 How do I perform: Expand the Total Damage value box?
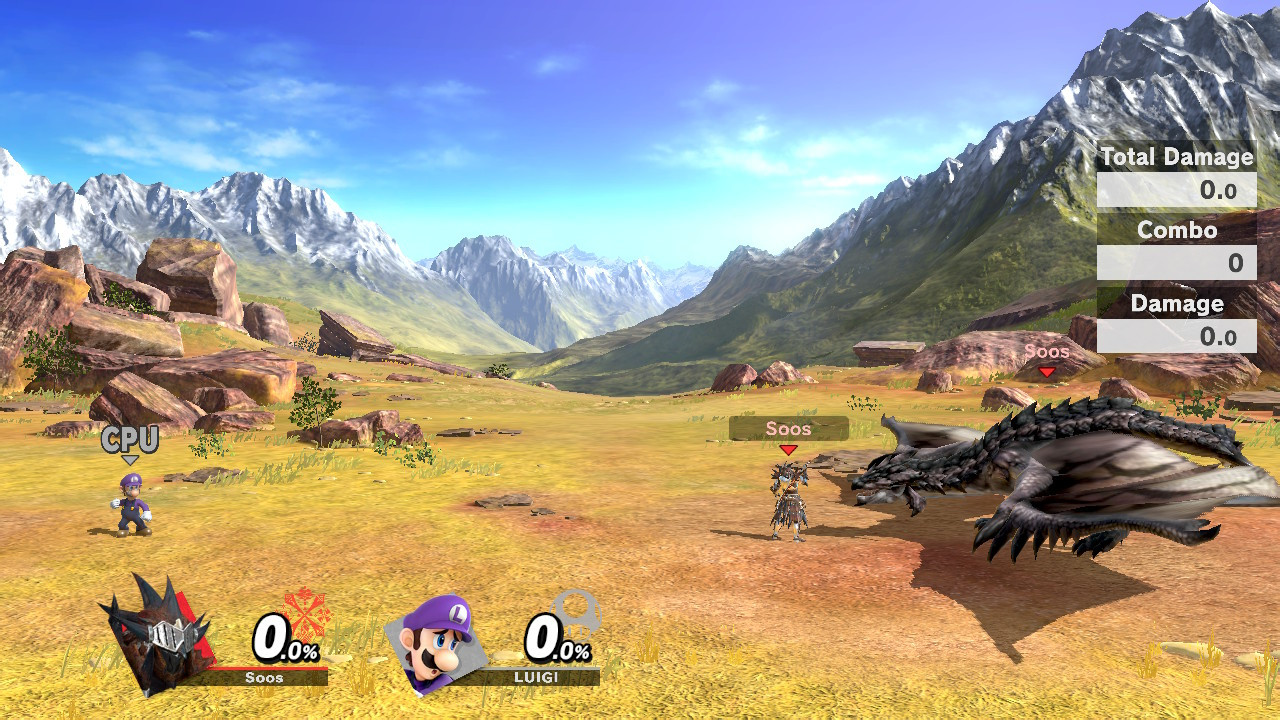tap(1178, 190)
